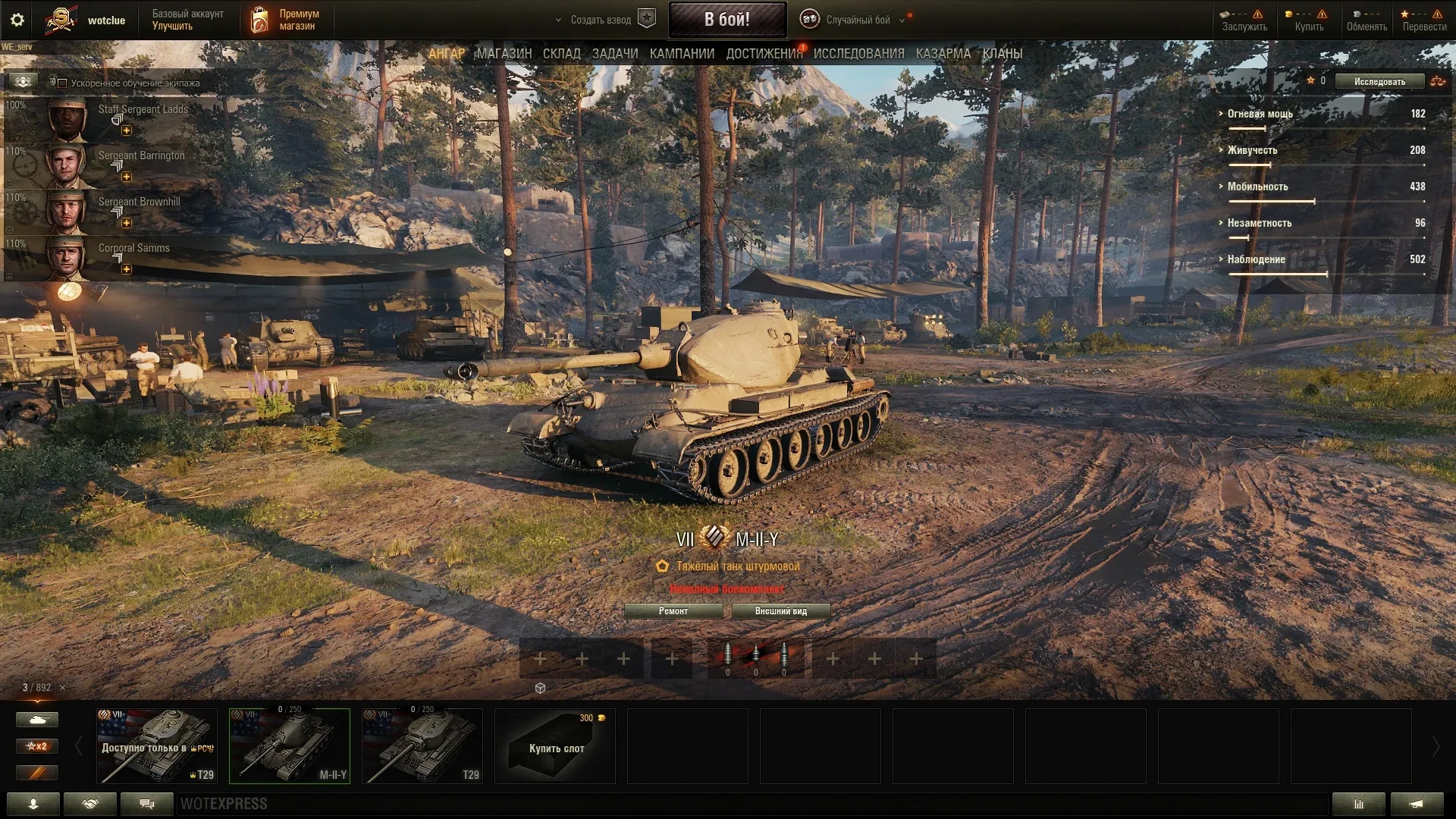1456x819 pixels.
Task: Open the ДОСТИЖЕНИЯ tab
Action: point(764,54)
